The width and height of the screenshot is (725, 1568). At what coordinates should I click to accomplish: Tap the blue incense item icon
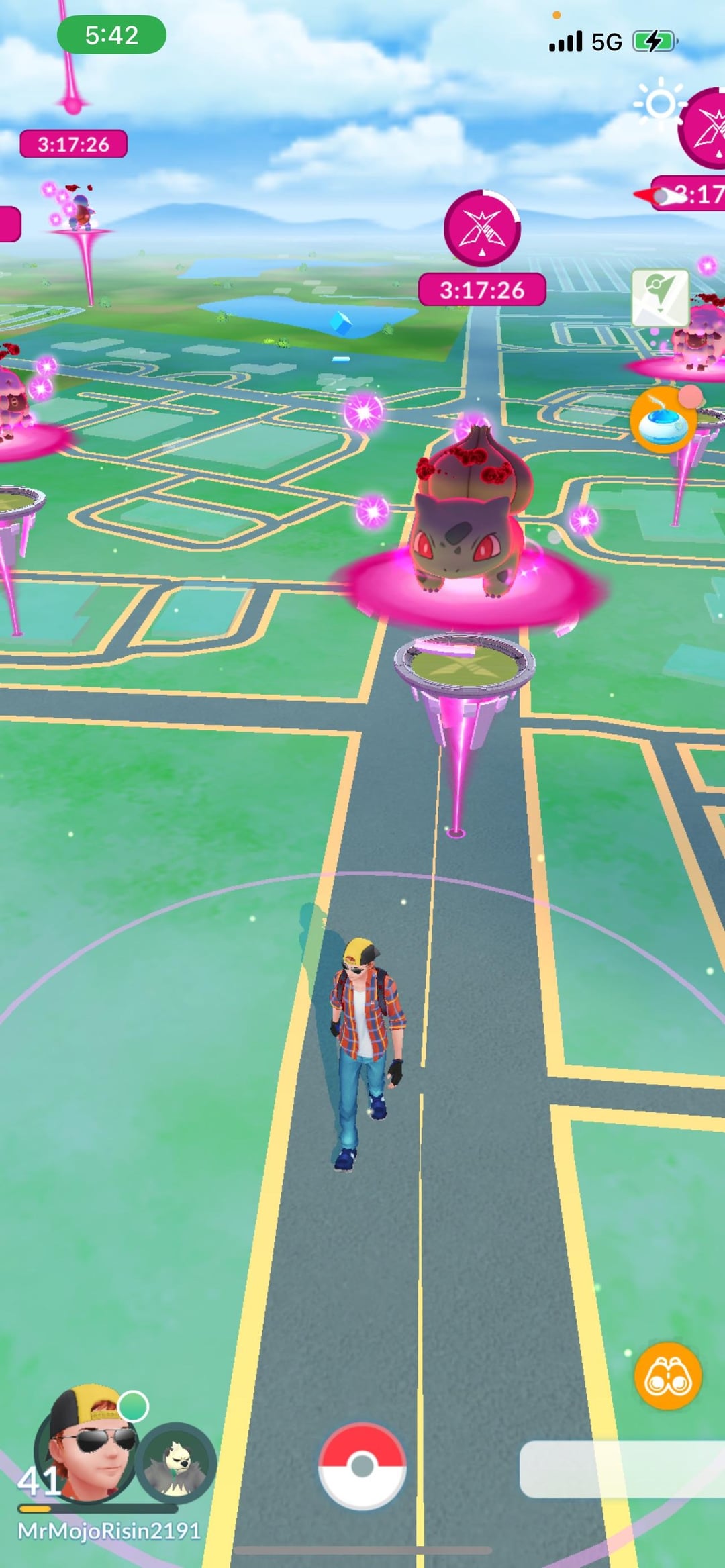[663, 420]
